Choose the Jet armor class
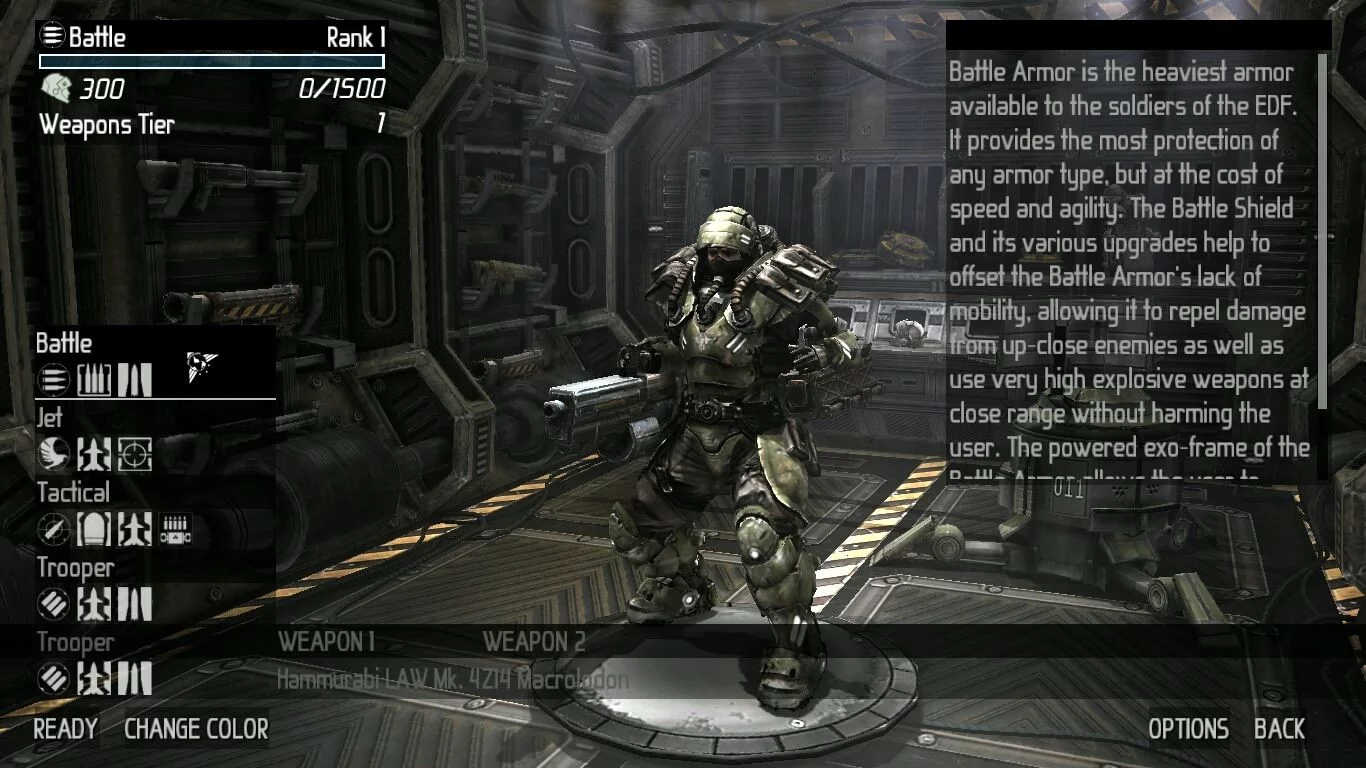The height and width of the screenshot is (768, 1366). (49, 417)
